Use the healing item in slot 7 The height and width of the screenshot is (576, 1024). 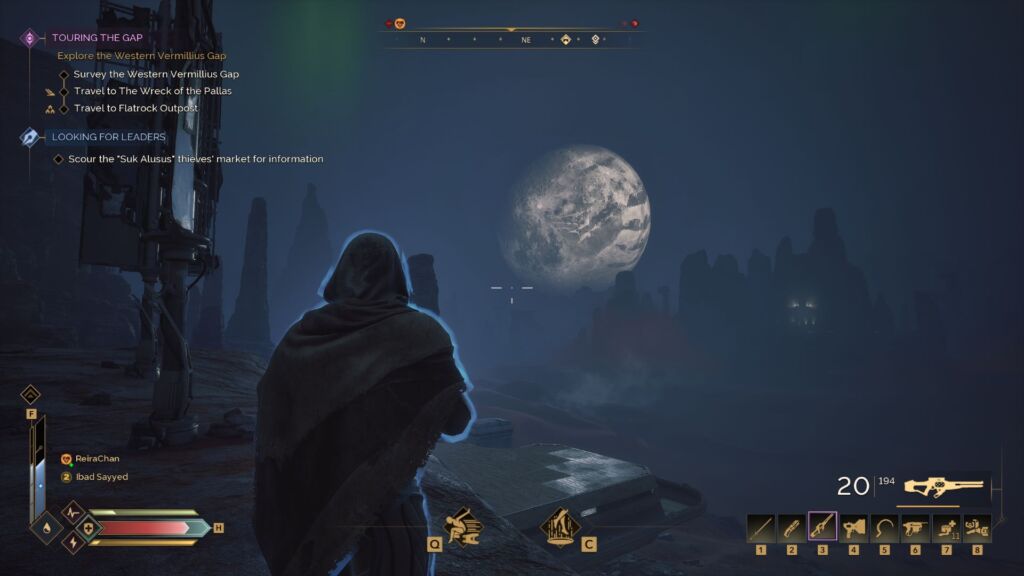[946, 527]
